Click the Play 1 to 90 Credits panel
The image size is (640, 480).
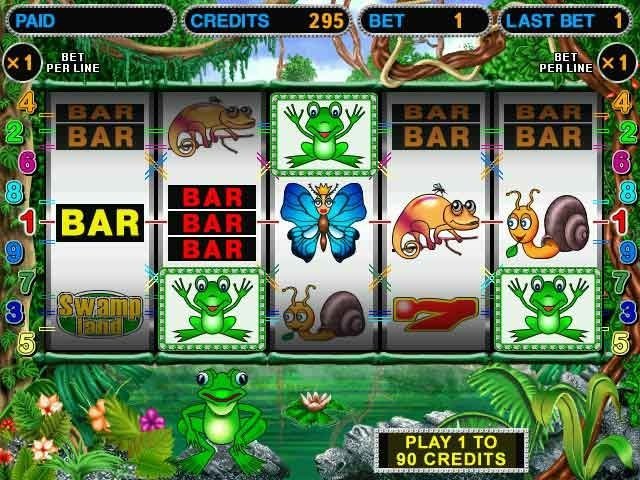451,448
